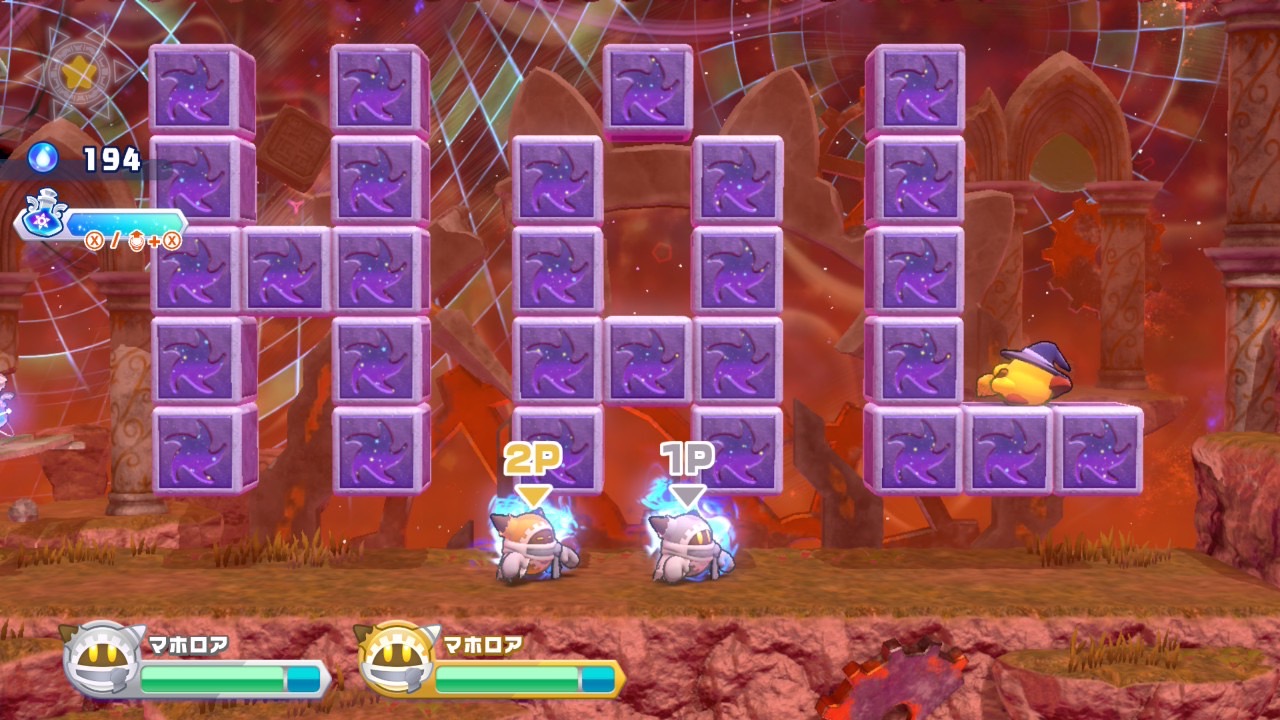Click the blue magic point orb icon
The width and height of the screenshot is (1280, 720).
[x=43, y=157]
